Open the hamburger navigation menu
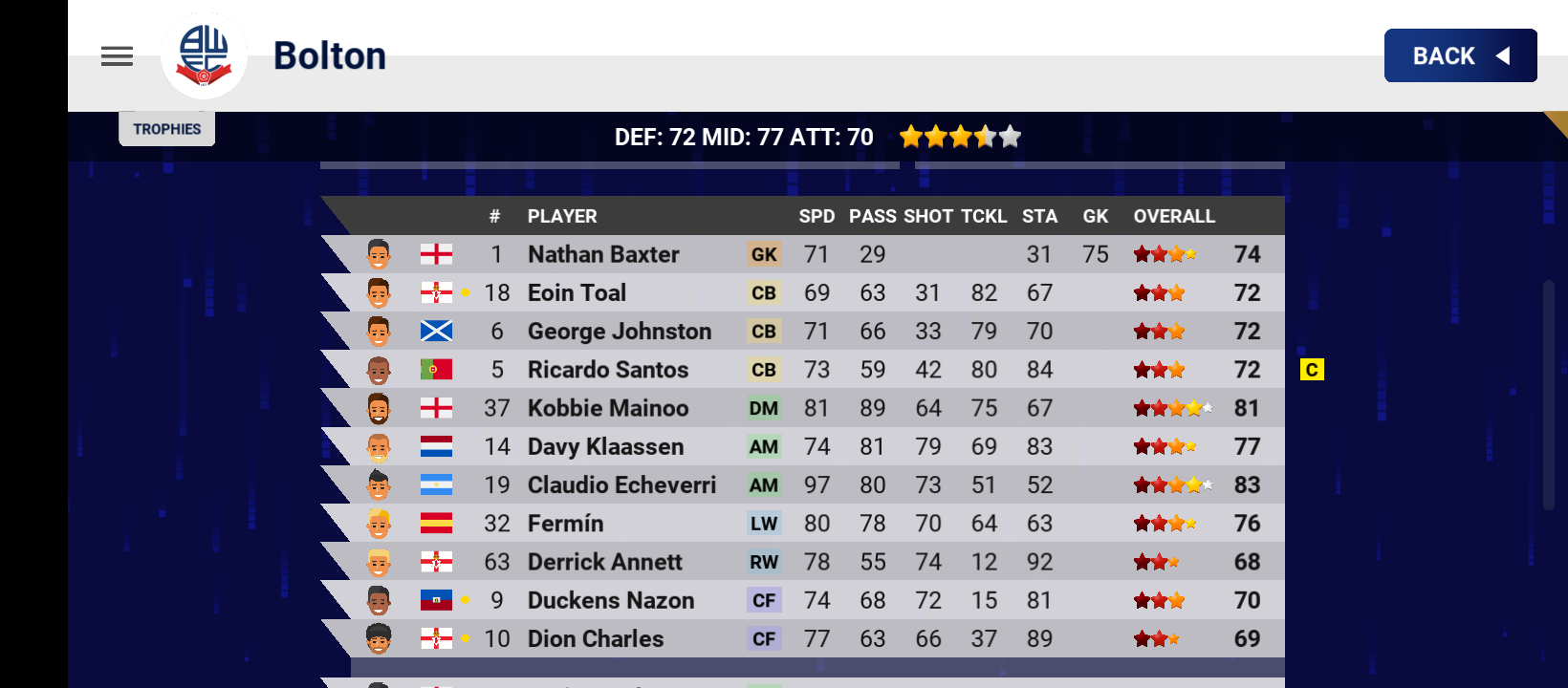Image resolution: width=1568 pixels, height=688 pixels. click(x=117, y=56)
